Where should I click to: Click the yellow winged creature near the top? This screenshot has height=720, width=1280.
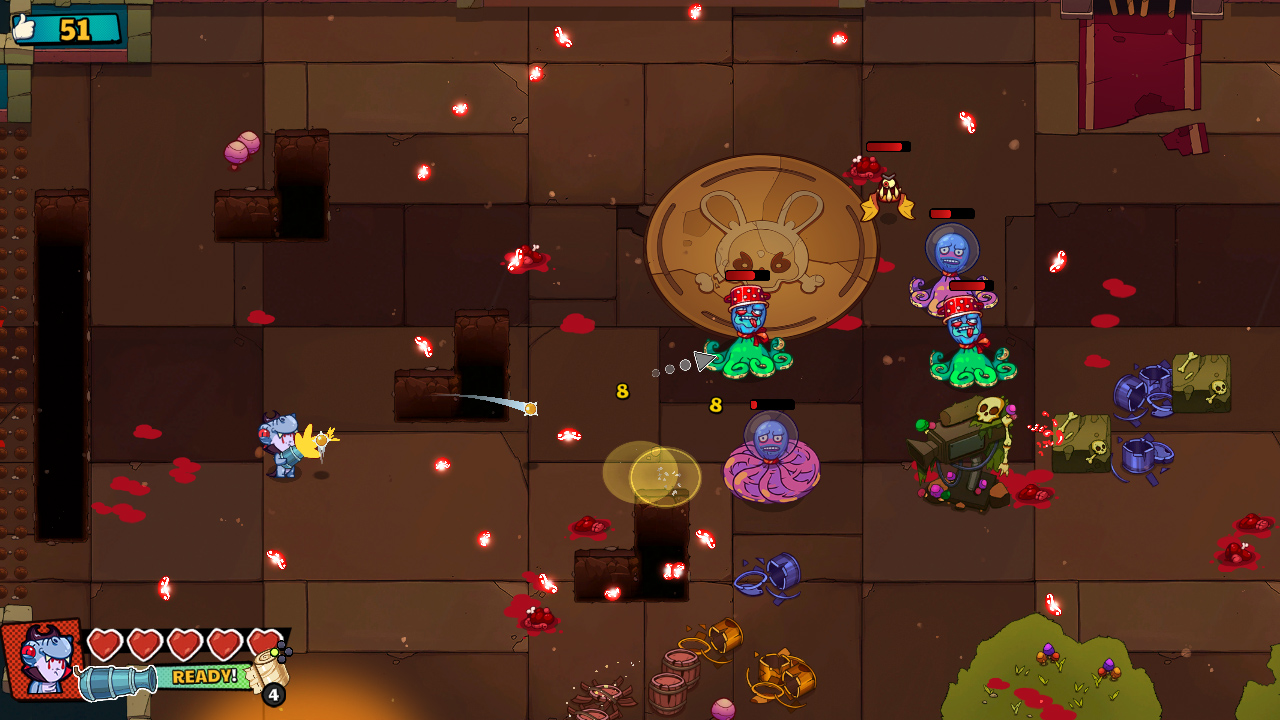tap(888, 193)
